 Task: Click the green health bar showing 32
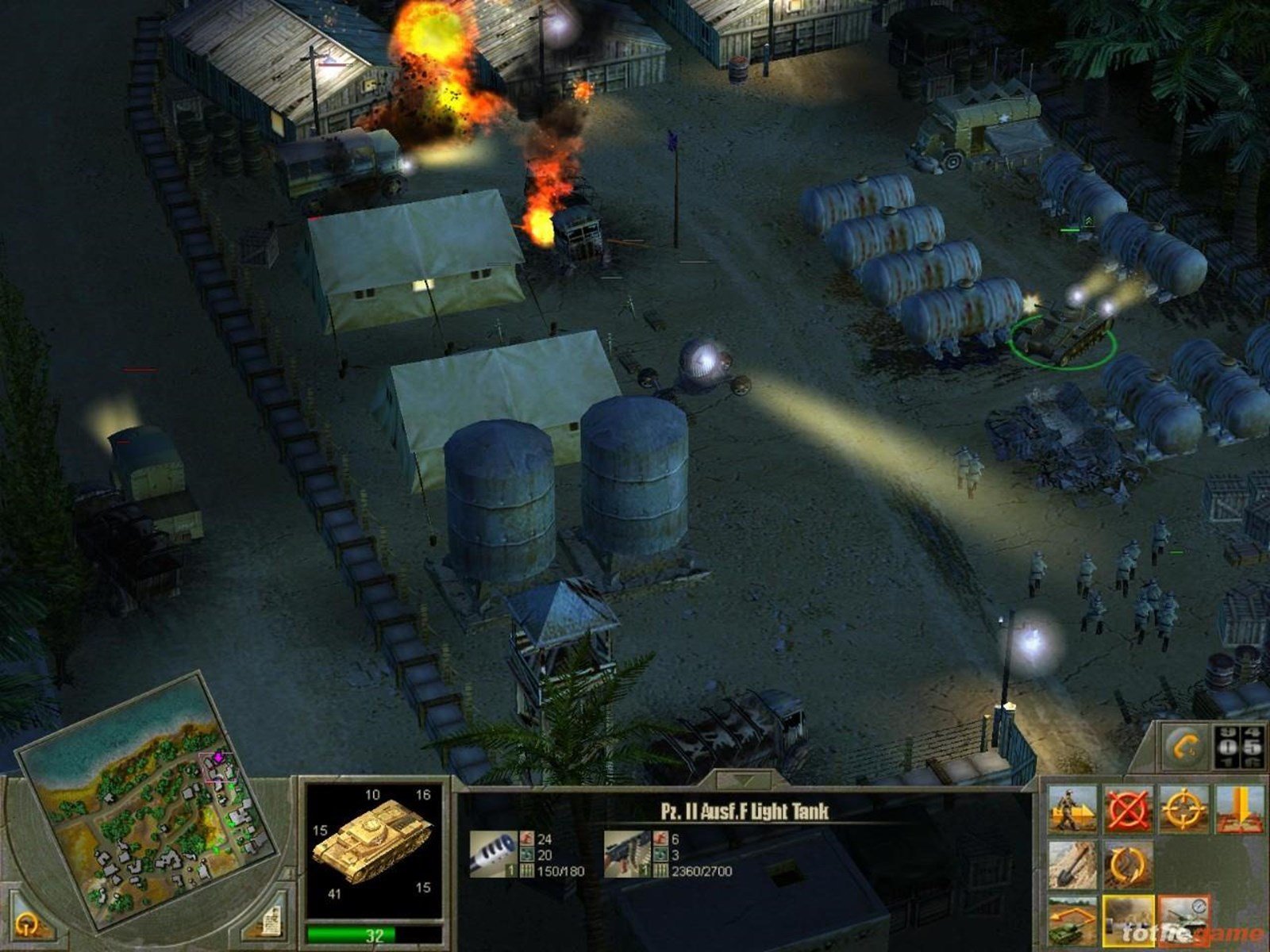[x=373, y=933]
